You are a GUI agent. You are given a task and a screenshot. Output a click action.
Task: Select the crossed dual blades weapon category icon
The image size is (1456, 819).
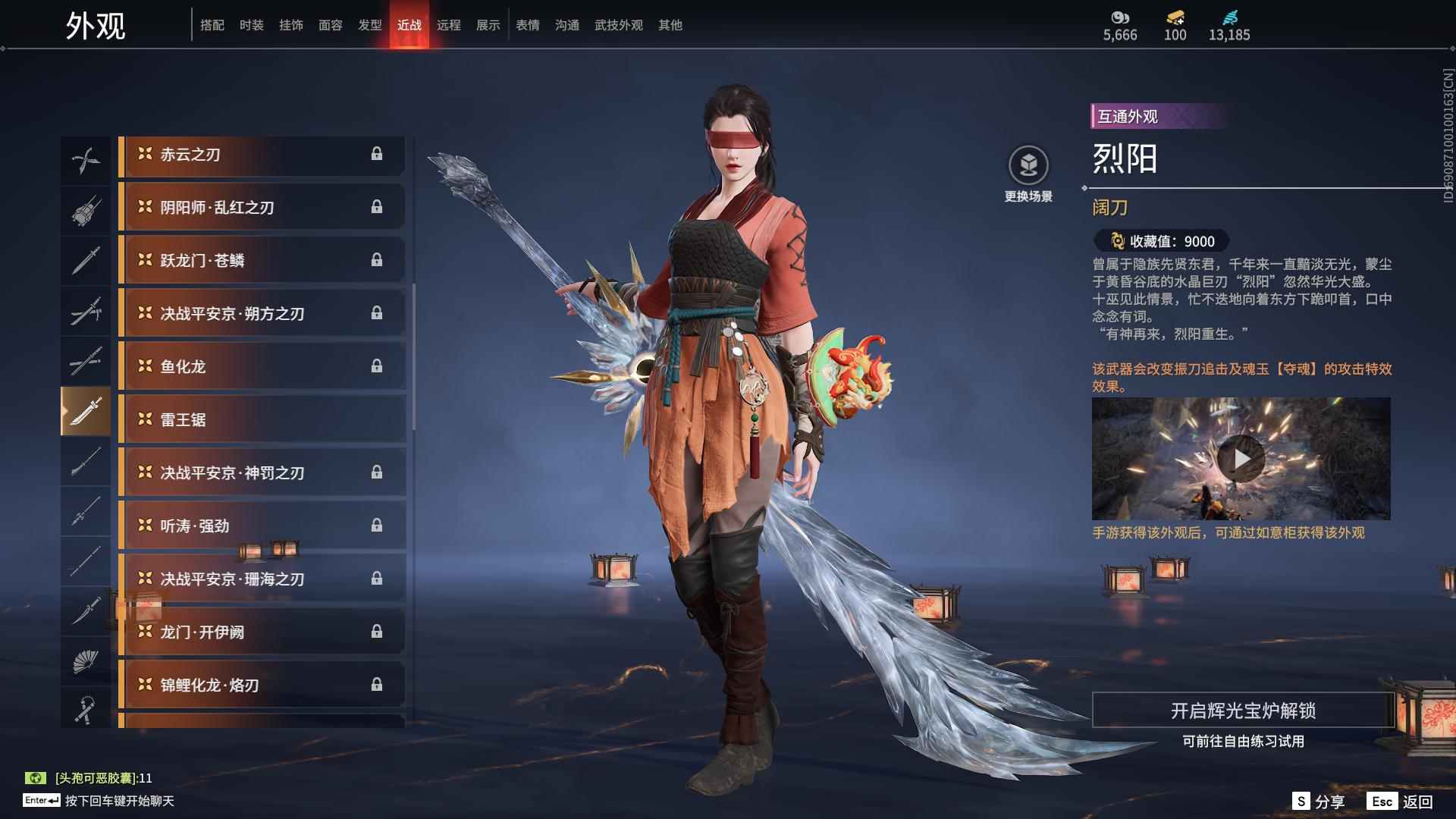86,158
